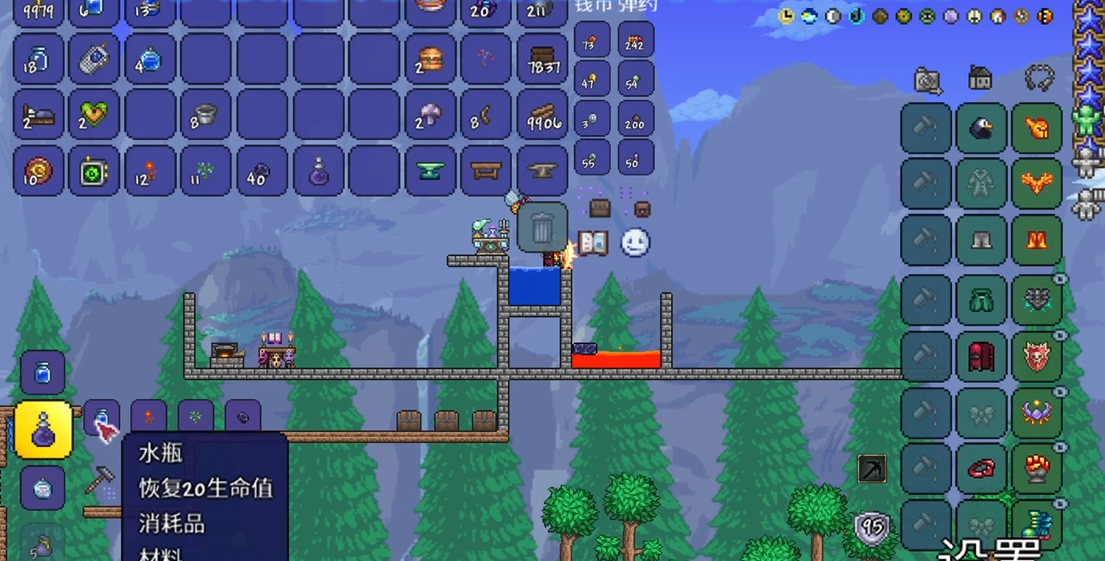Image resolution: width=1105 pixels, height=561 pixels.
Task: Select the black bird helmet vanity slot
Action: (981, 129)
